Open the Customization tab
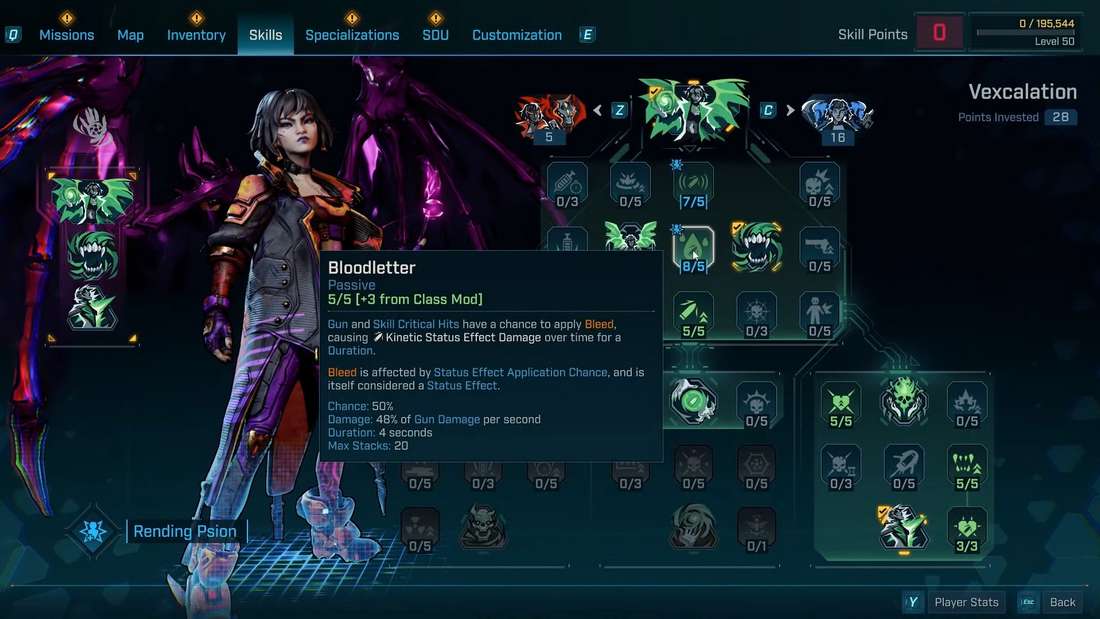1100x619 pixels. point(517,35)
